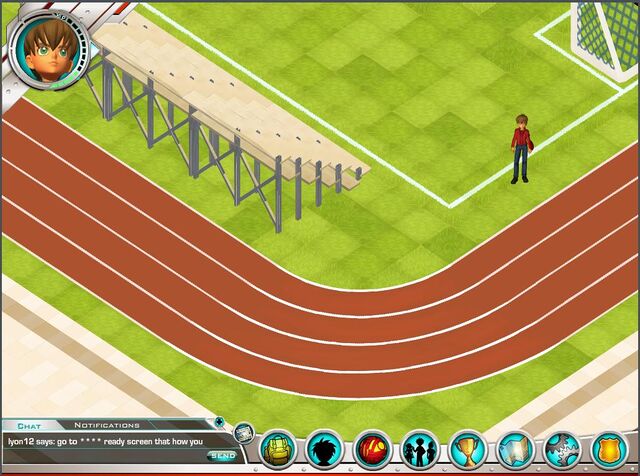
Task: Click the chat message line from lyon12
Action: coord(105,441)
